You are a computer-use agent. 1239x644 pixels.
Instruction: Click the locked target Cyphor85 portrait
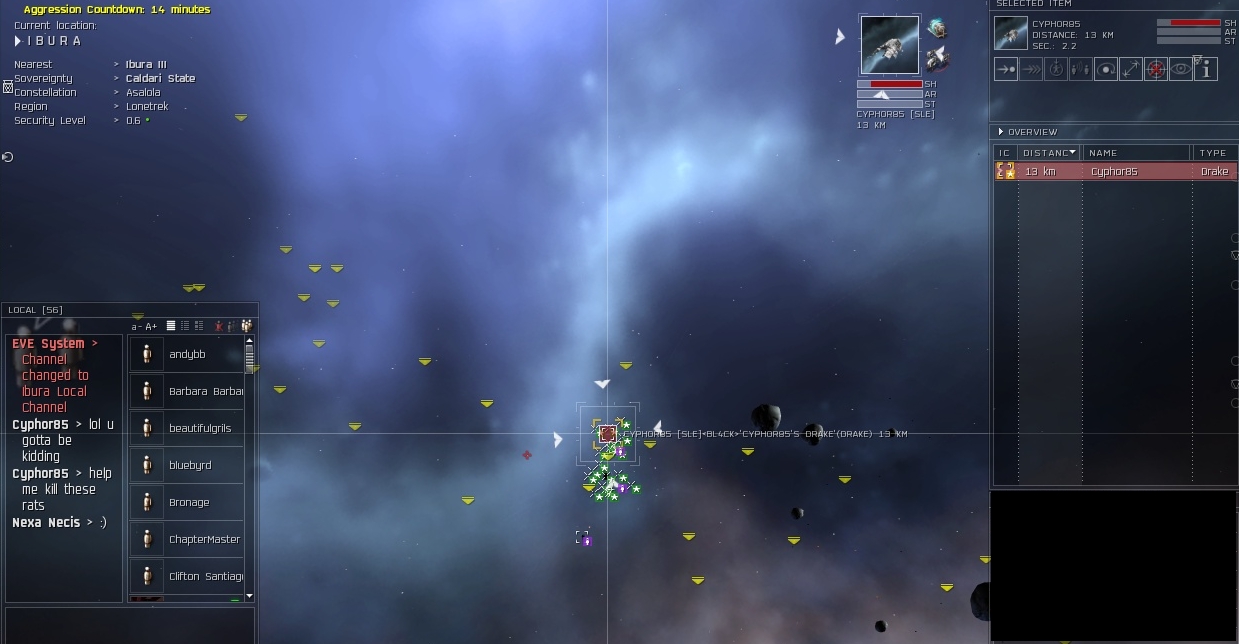pyautogui.click(x=889, y=45)
